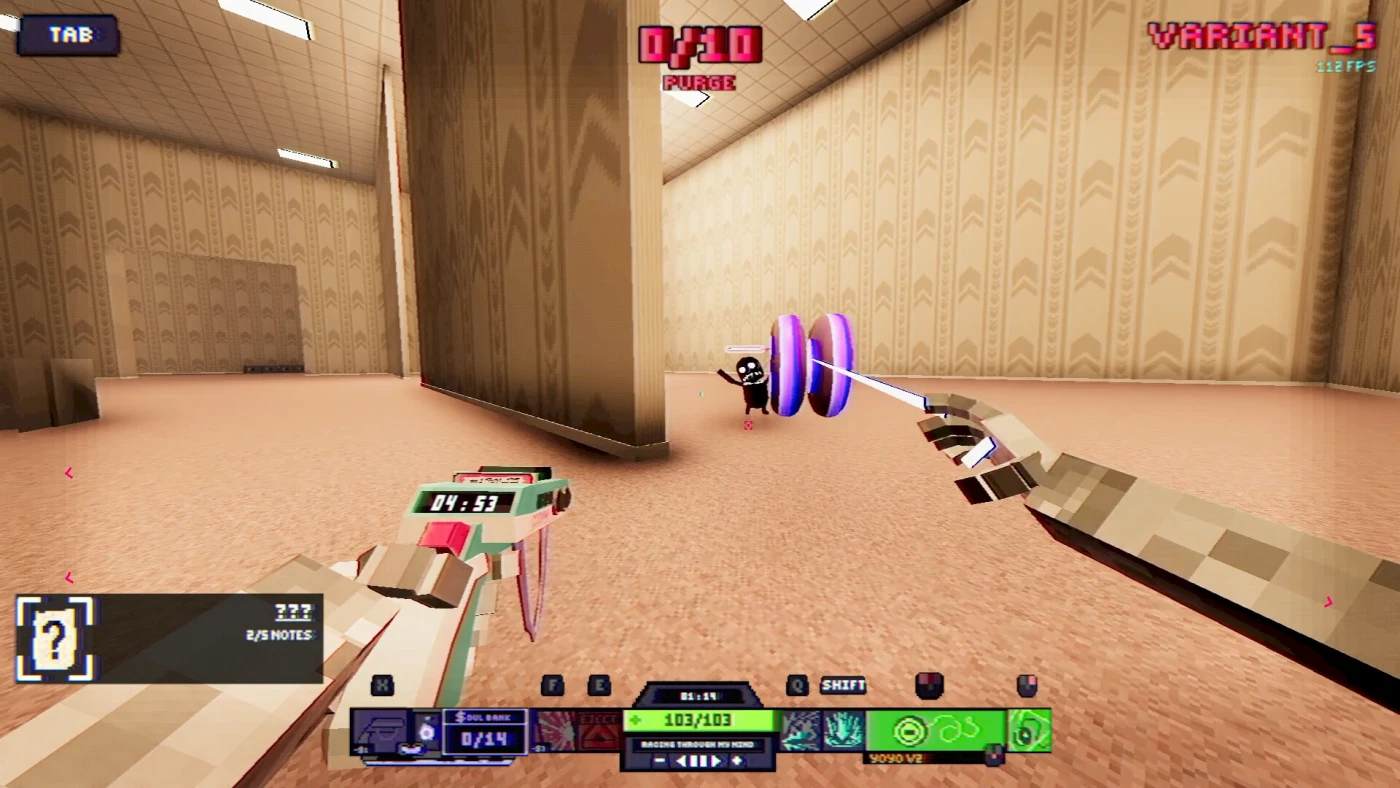Select the YOYO V2 weapon slot

[935, 730]
